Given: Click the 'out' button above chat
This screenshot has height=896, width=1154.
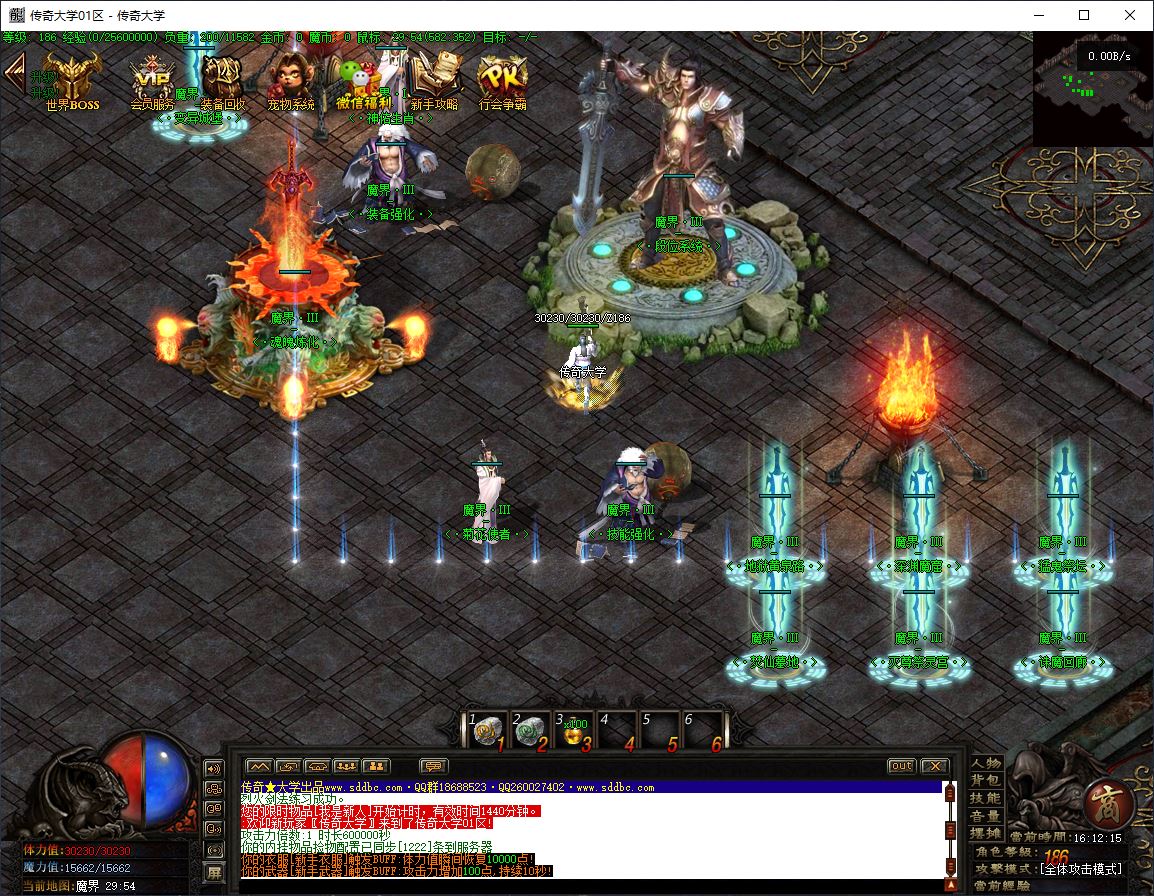Looking at the screenshot, I should coord(901,766).
